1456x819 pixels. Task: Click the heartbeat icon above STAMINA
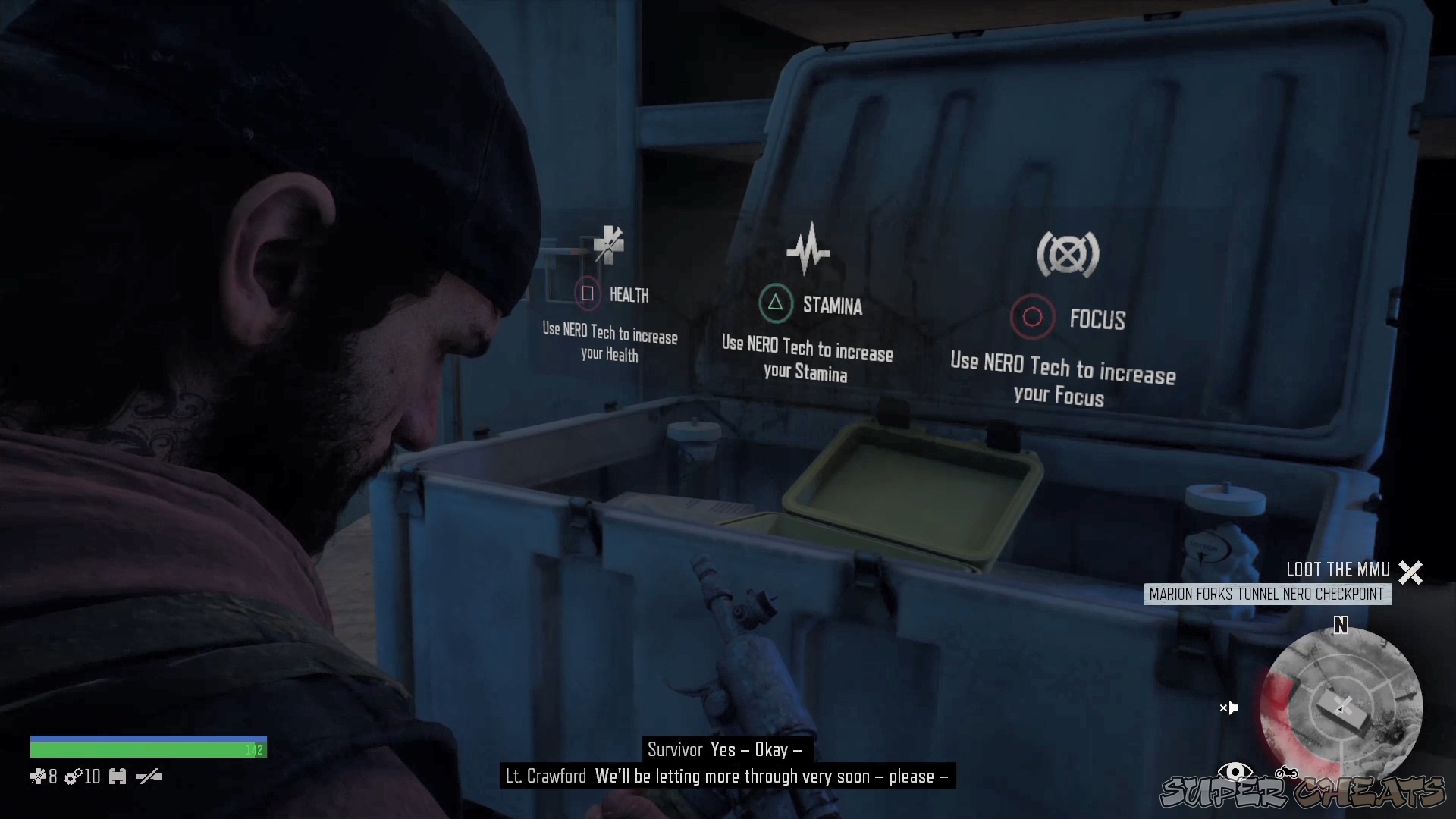[x=810, y=249]
